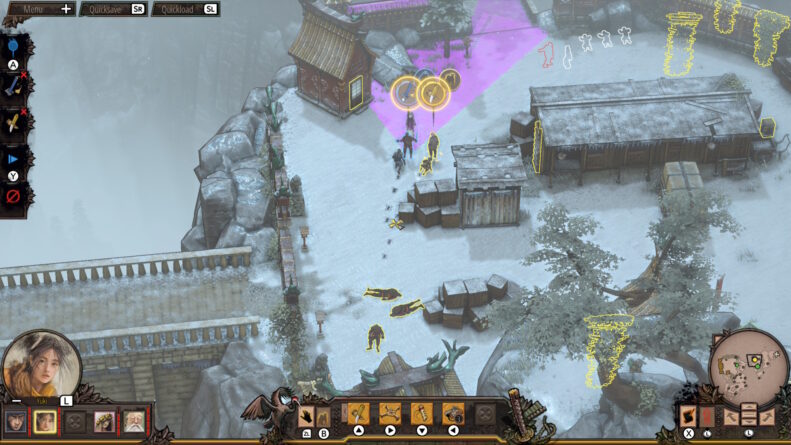Select the dark-haired ninja character portrait
The width and height of the screenshot is (791, 445).
pos(15,422)
